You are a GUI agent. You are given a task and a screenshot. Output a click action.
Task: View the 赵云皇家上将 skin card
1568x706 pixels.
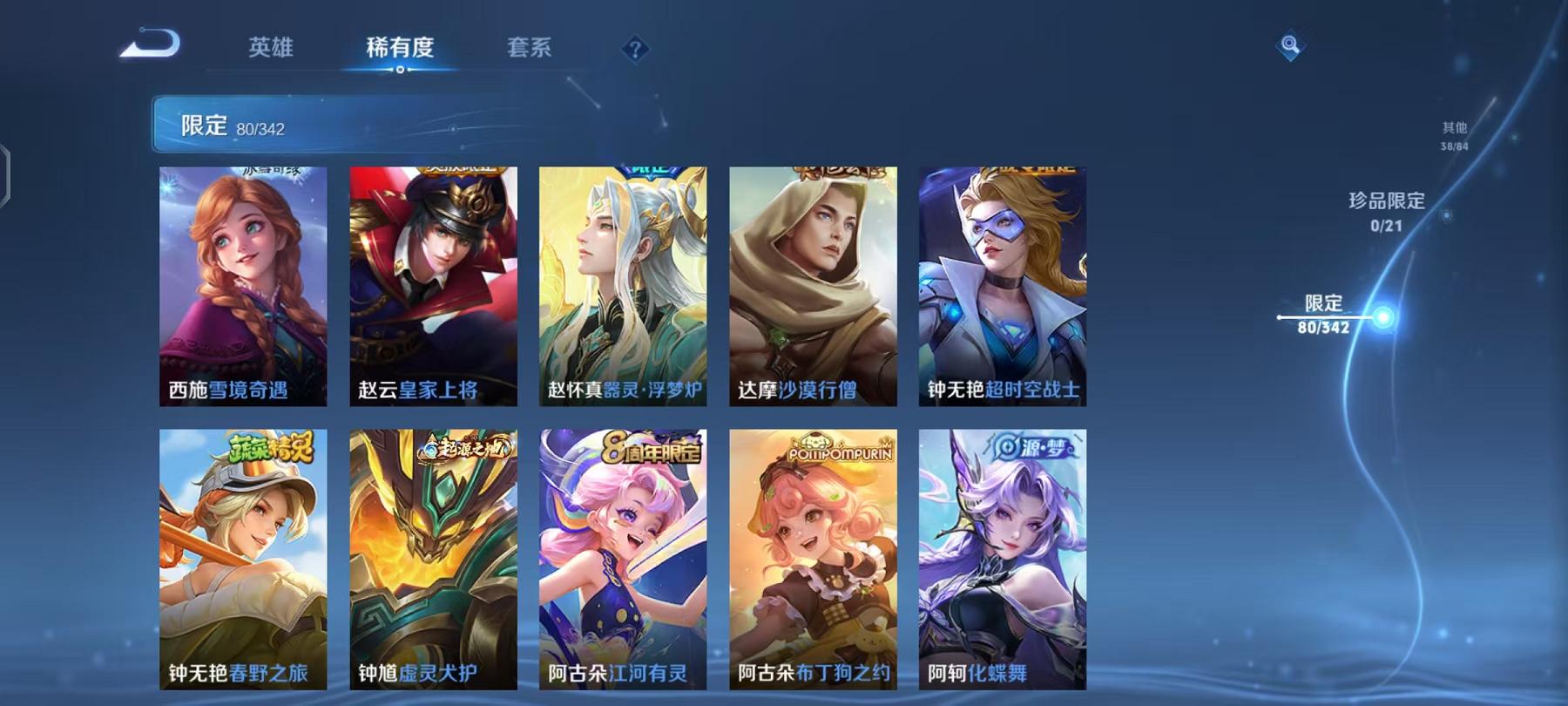(436, 288)
